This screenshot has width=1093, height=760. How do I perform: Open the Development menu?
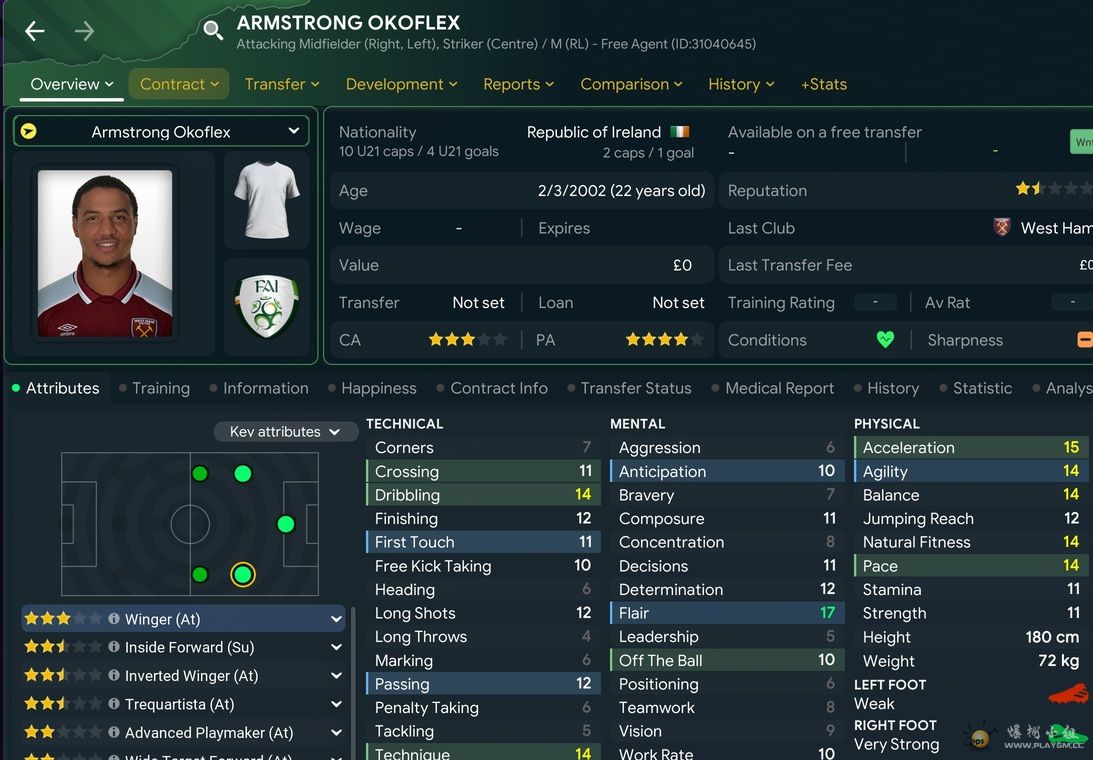401,84
